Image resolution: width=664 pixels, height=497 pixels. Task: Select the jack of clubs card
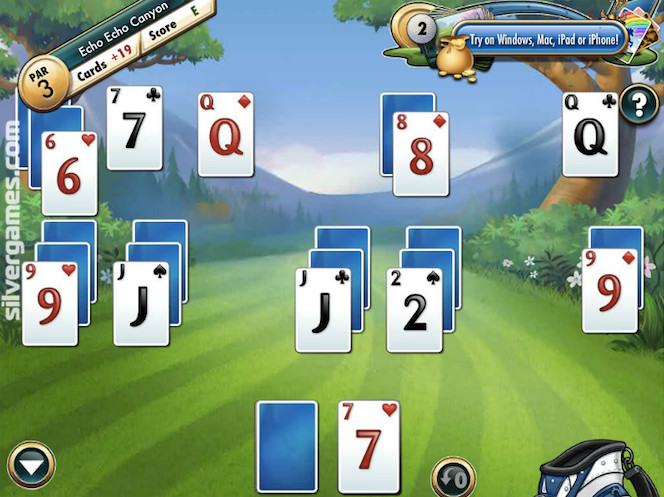tap(323, 309)
